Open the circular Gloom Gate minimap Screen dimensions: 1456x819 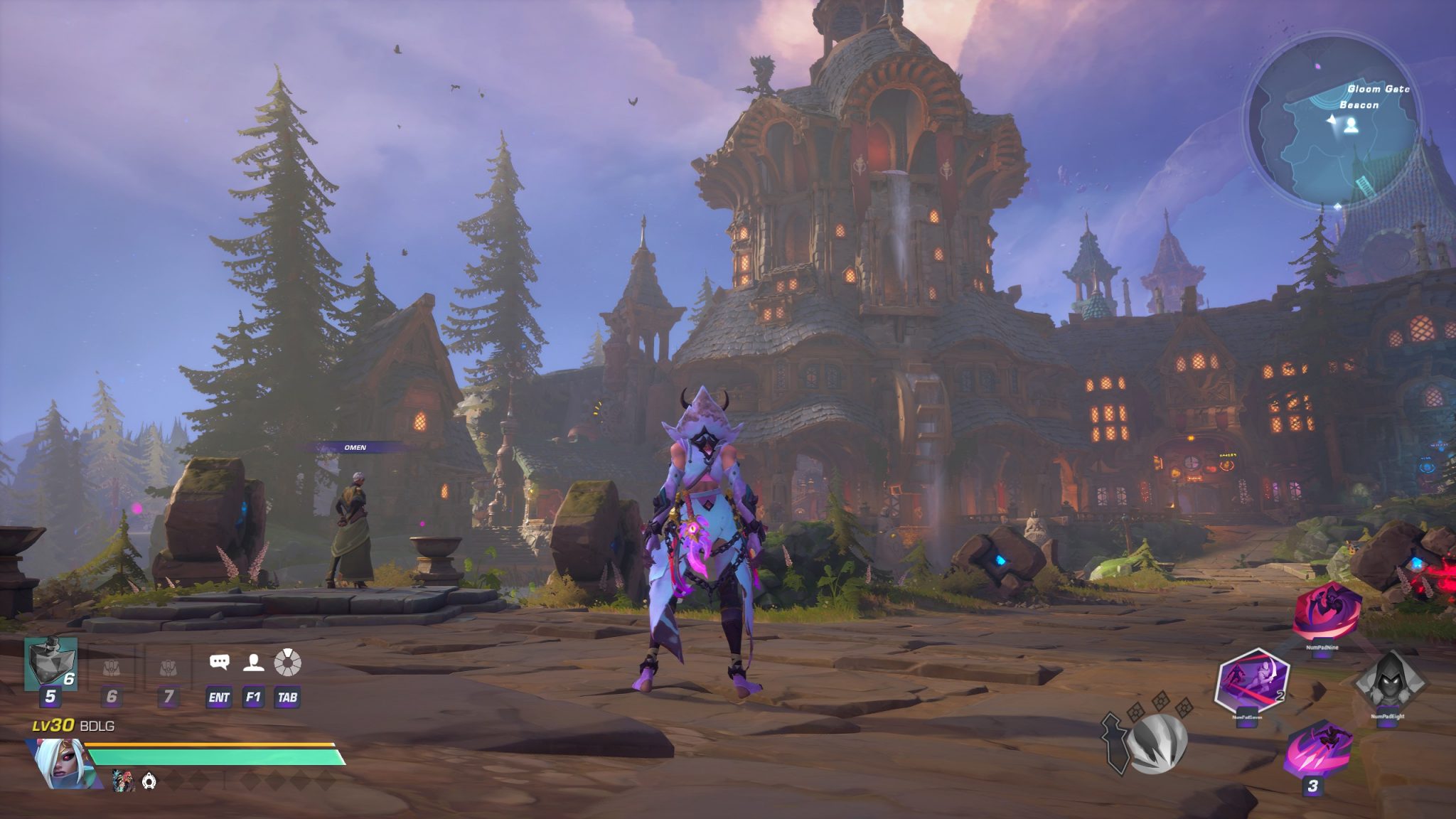(1333, 120)
